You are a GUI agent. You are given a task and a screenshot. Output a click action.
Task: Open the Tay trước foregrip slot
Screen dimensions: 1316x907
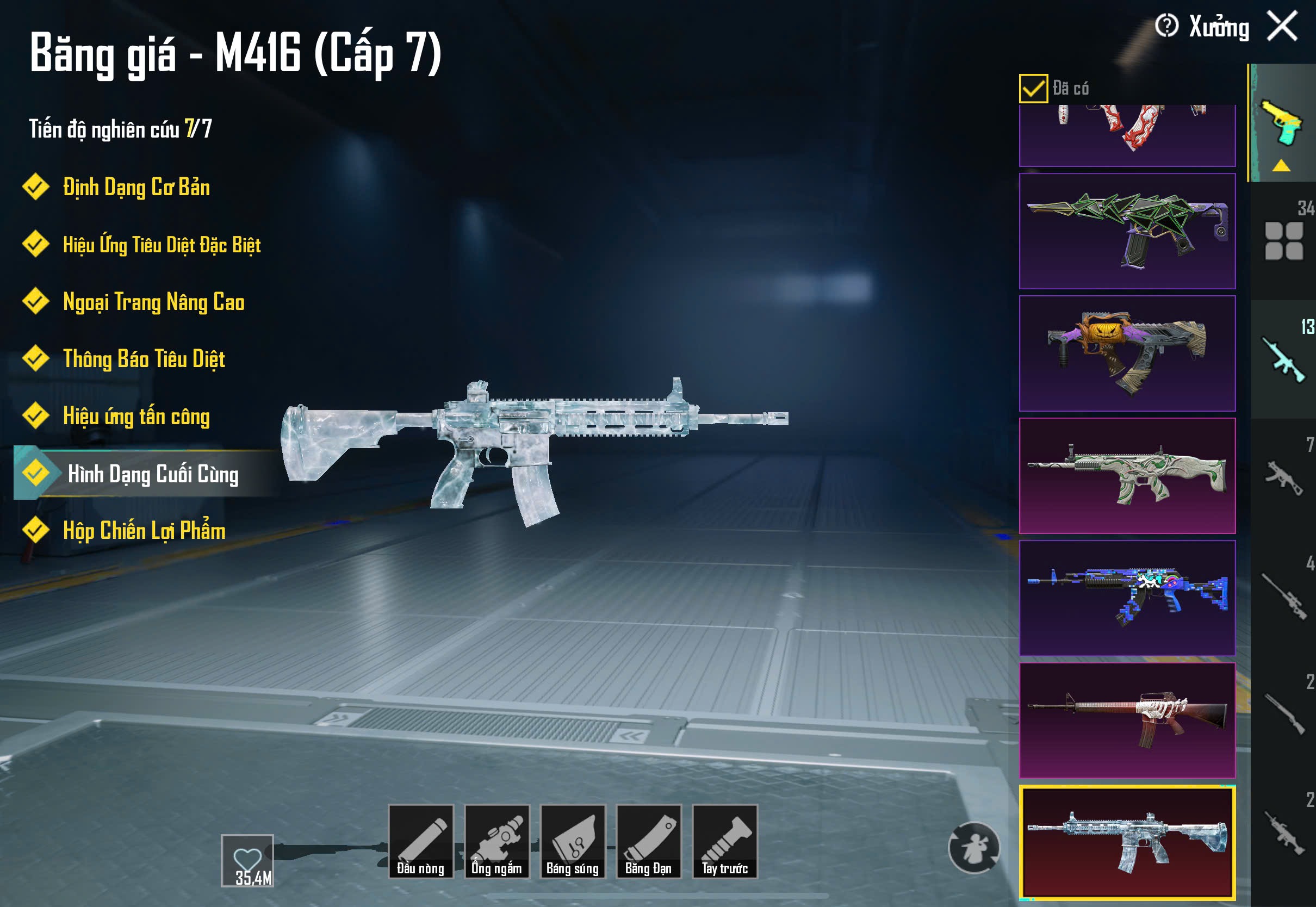click(724, 841)
